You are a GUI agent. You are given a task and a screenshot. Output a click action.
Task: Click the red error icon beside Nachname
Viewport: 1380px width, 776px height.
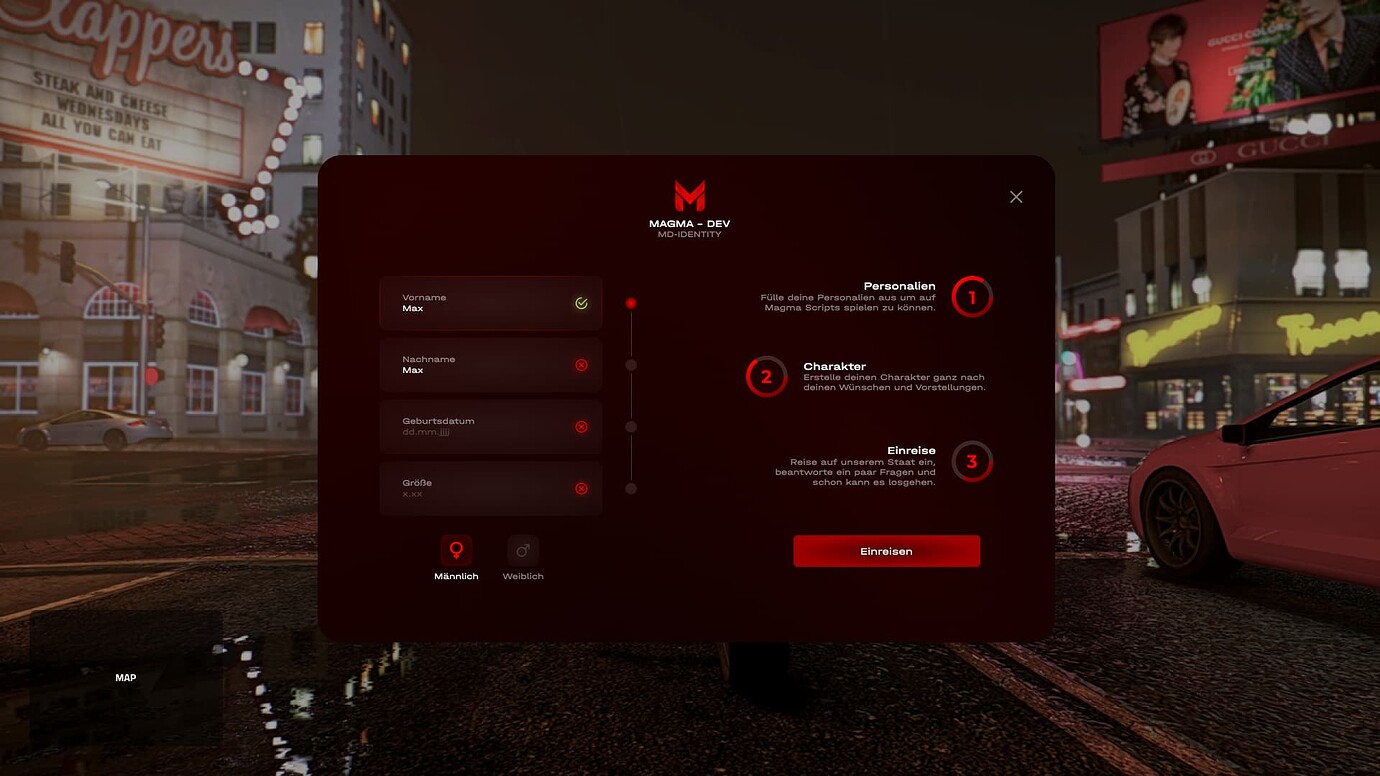pyautogui.click(x=581, y=364)
